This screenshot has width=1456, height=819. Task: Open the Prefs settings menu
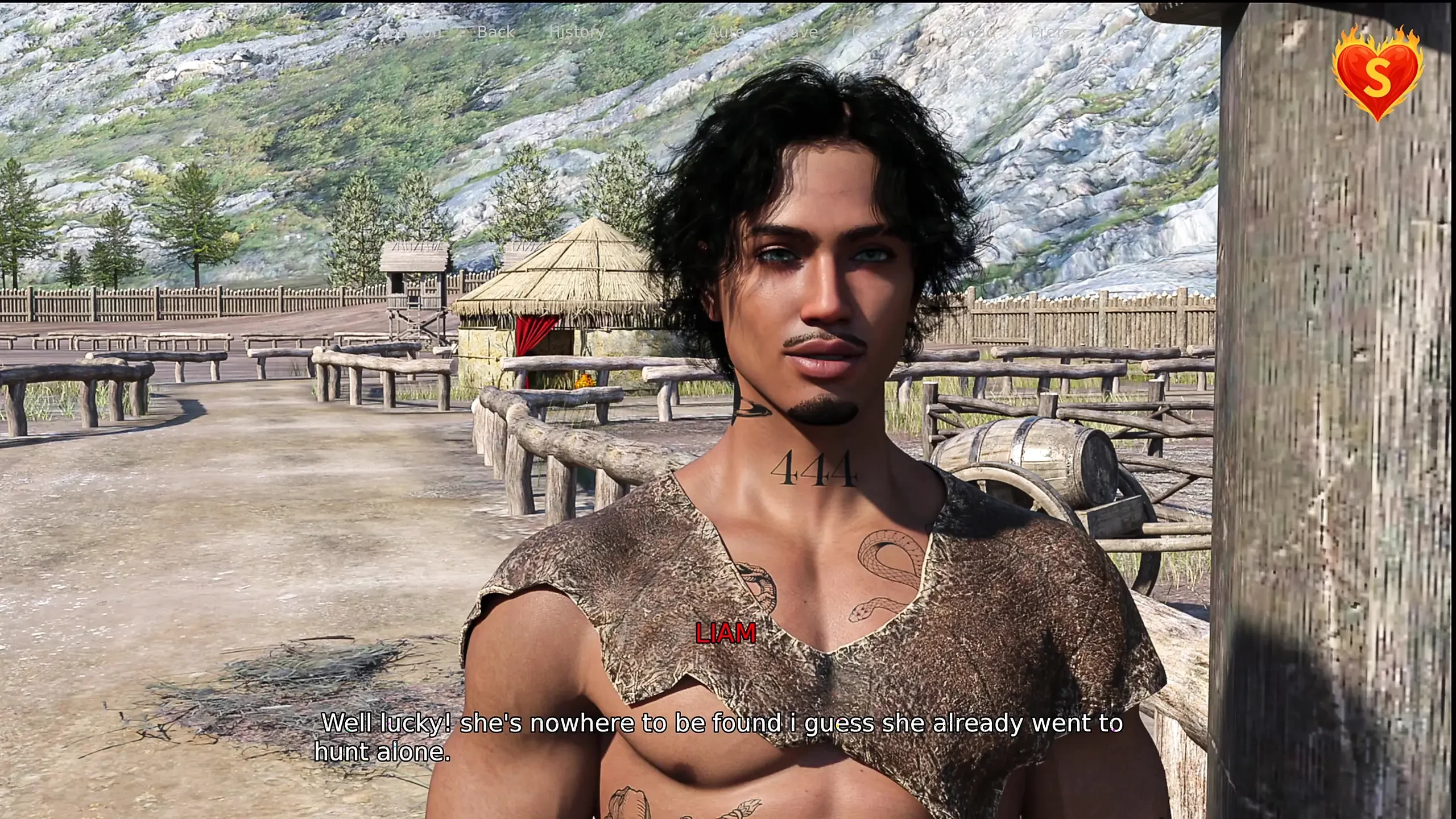coord(1051,32)
